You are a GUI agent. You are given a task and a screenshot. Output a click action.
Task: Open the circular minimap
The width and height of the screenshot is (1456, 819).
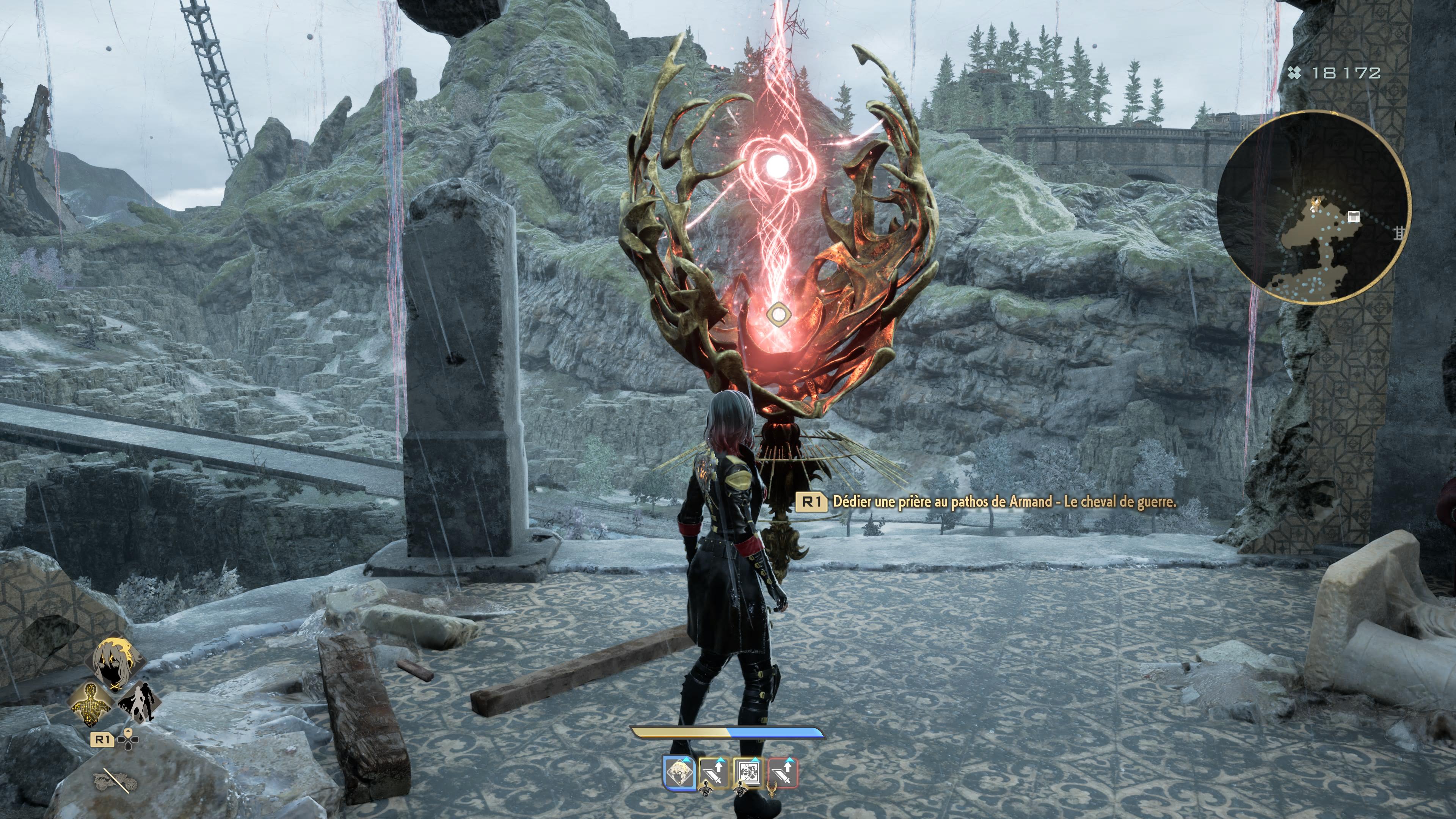1313,206
